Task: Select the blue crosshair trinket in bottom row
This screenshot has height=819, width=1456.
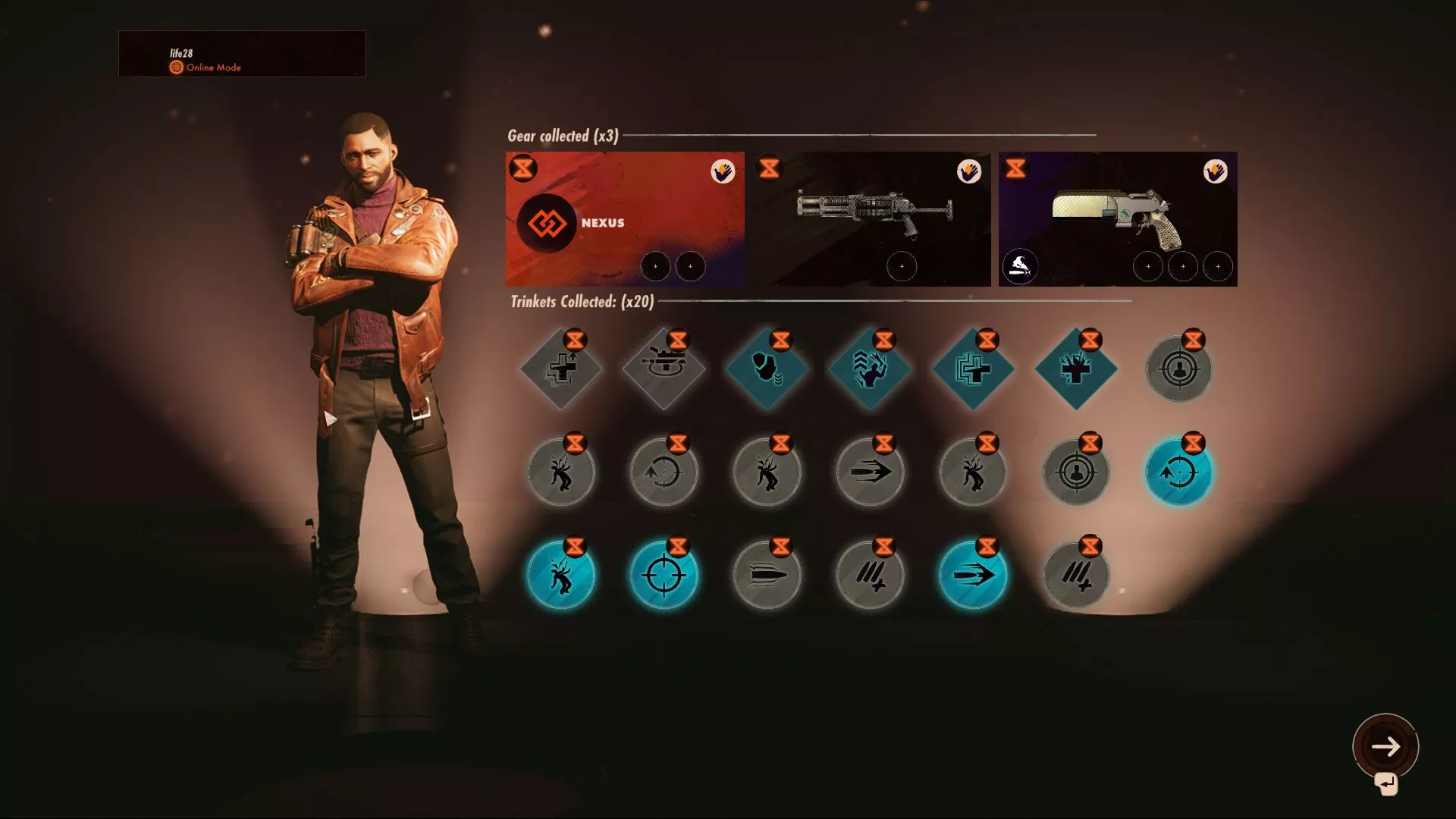Action: pyautogui.click(x=664, y=575)
